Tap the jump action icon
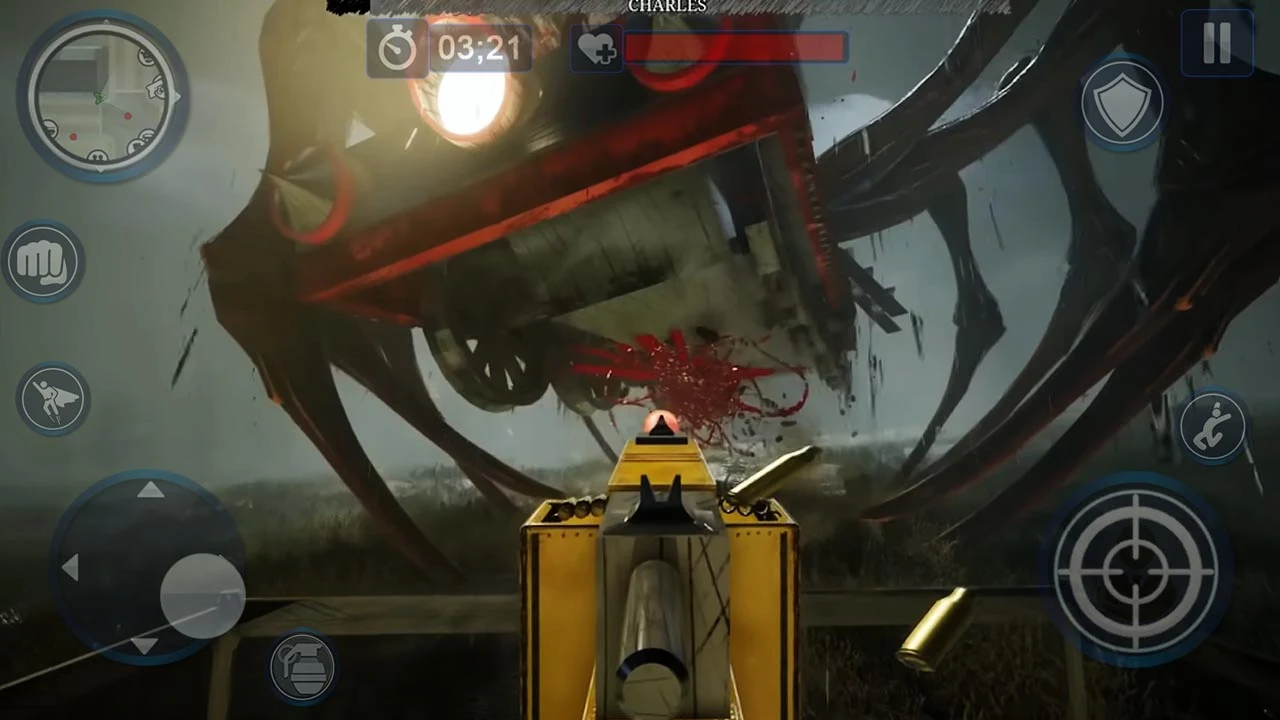The image size is (1280, 720). [x=55, y=398]
